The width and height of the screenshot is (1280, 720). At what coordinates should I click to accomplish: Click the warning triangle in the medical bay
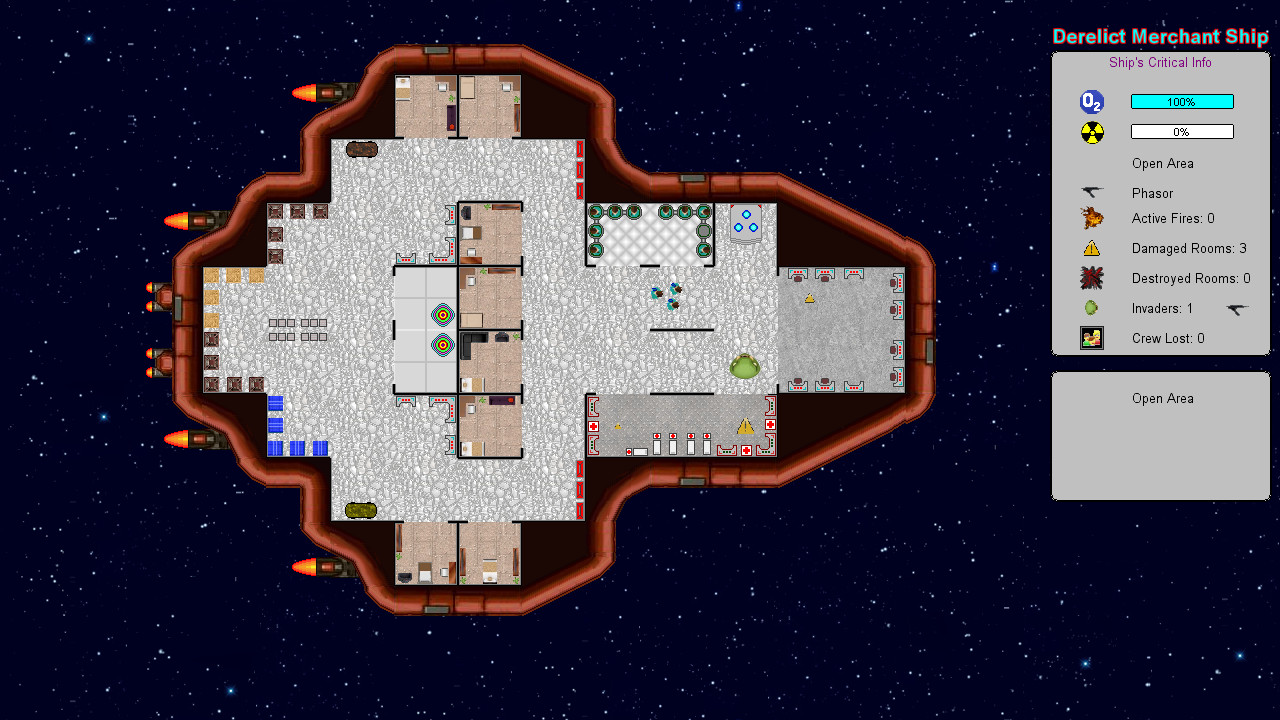745,425
